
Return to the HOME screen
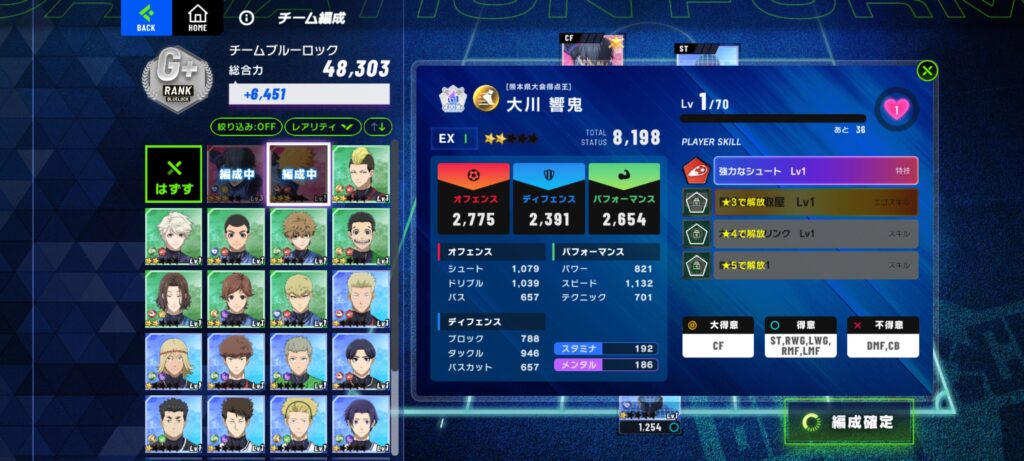tap(197, 18)
